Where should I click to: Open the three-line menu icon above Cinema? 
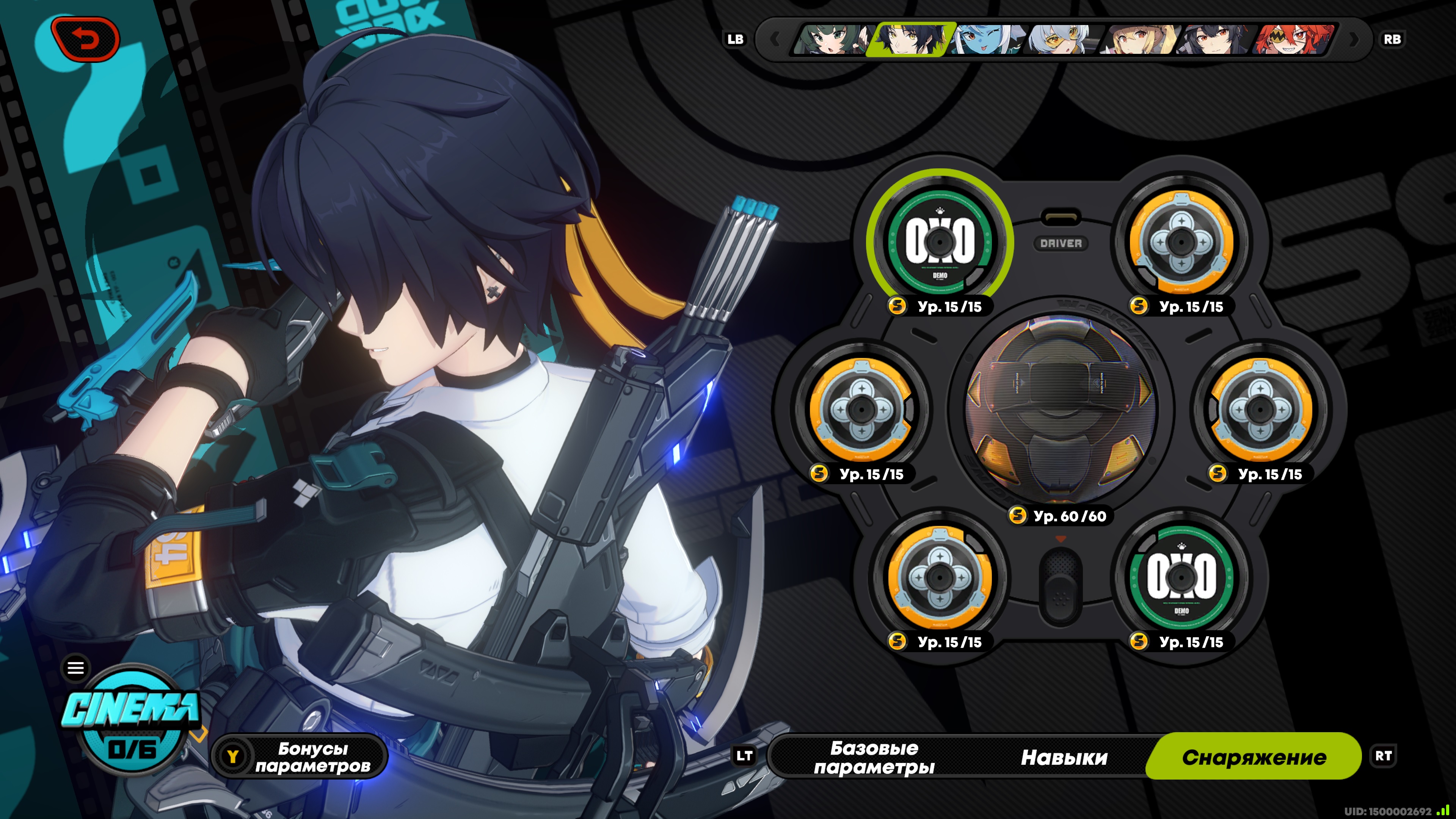pyautogui.click(x=76, y=668)
